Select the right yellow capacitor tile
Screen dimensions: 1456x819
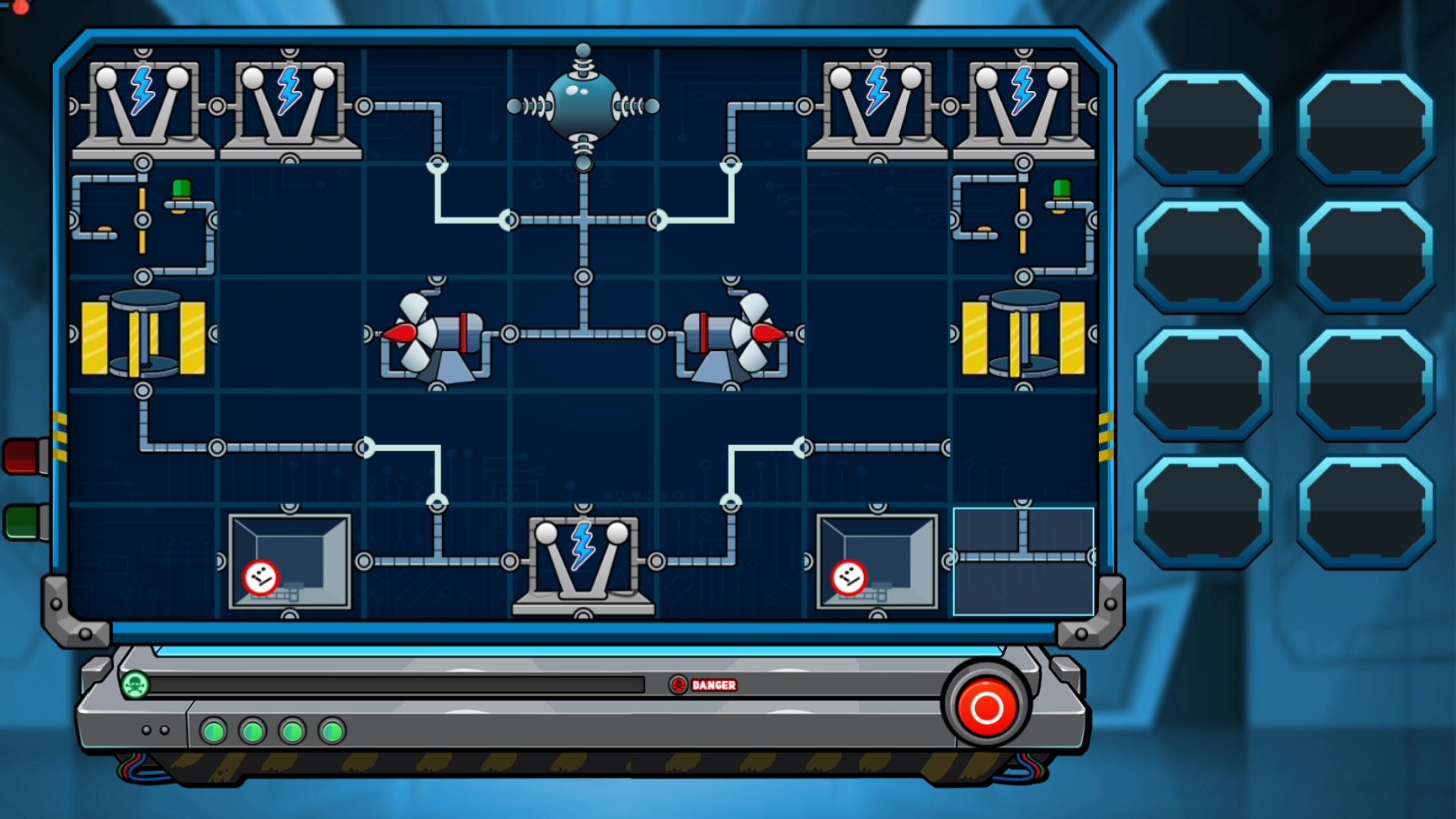[1023, 334]
